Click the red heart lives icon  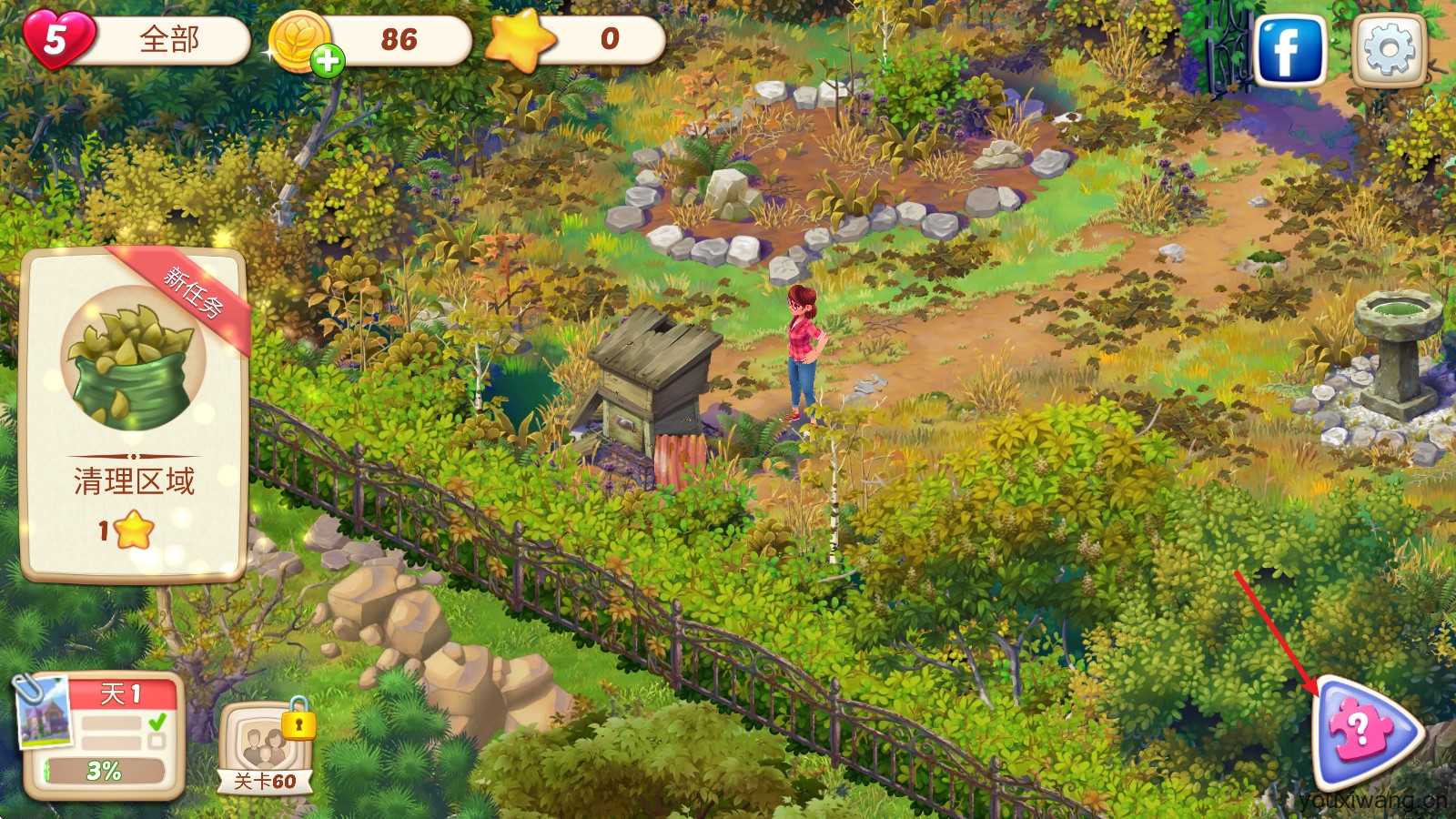(x=57, y=40)
